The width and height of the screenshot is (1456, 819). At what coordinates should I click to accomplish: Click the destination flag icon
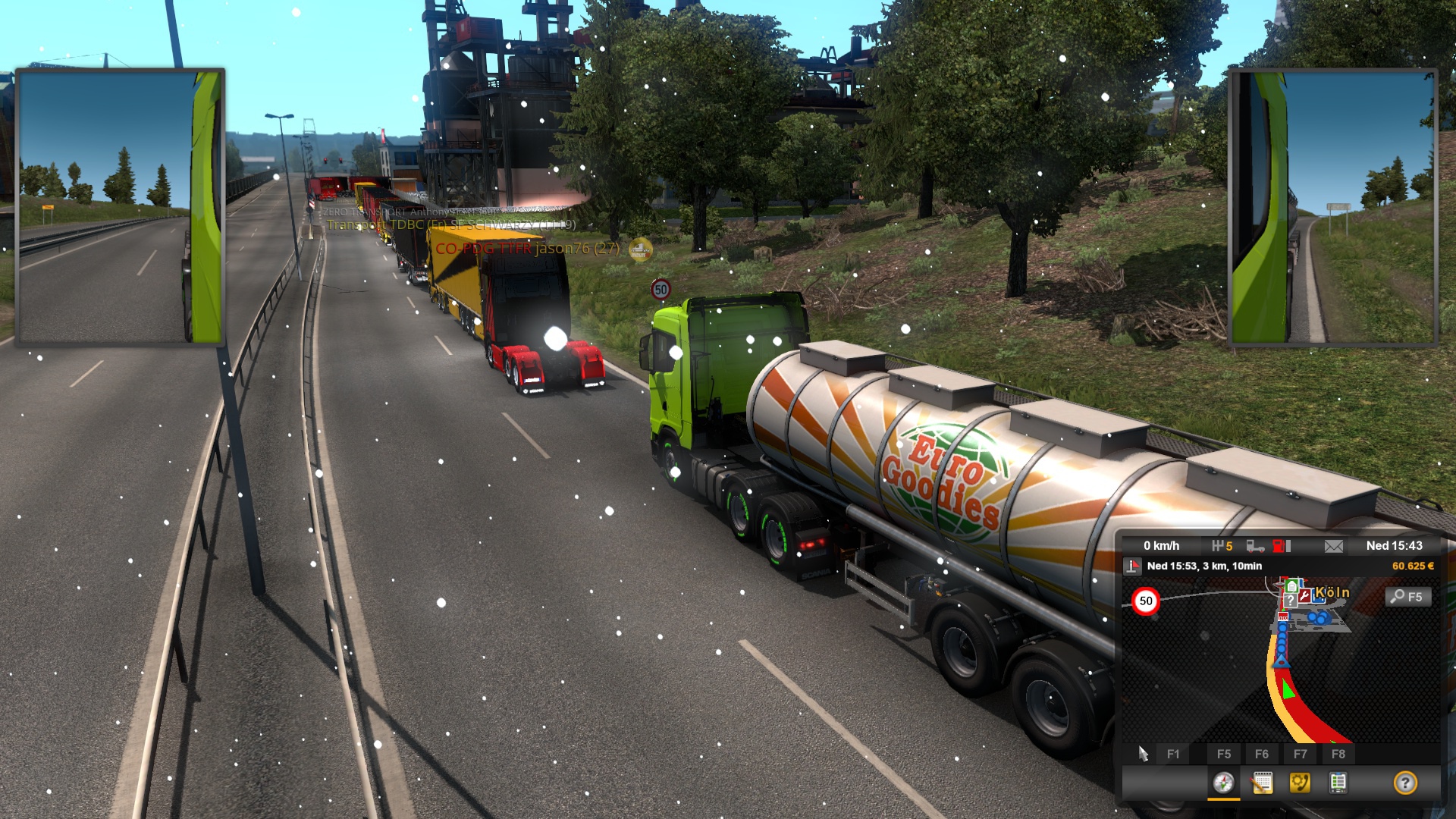(x=1133, y=566)
